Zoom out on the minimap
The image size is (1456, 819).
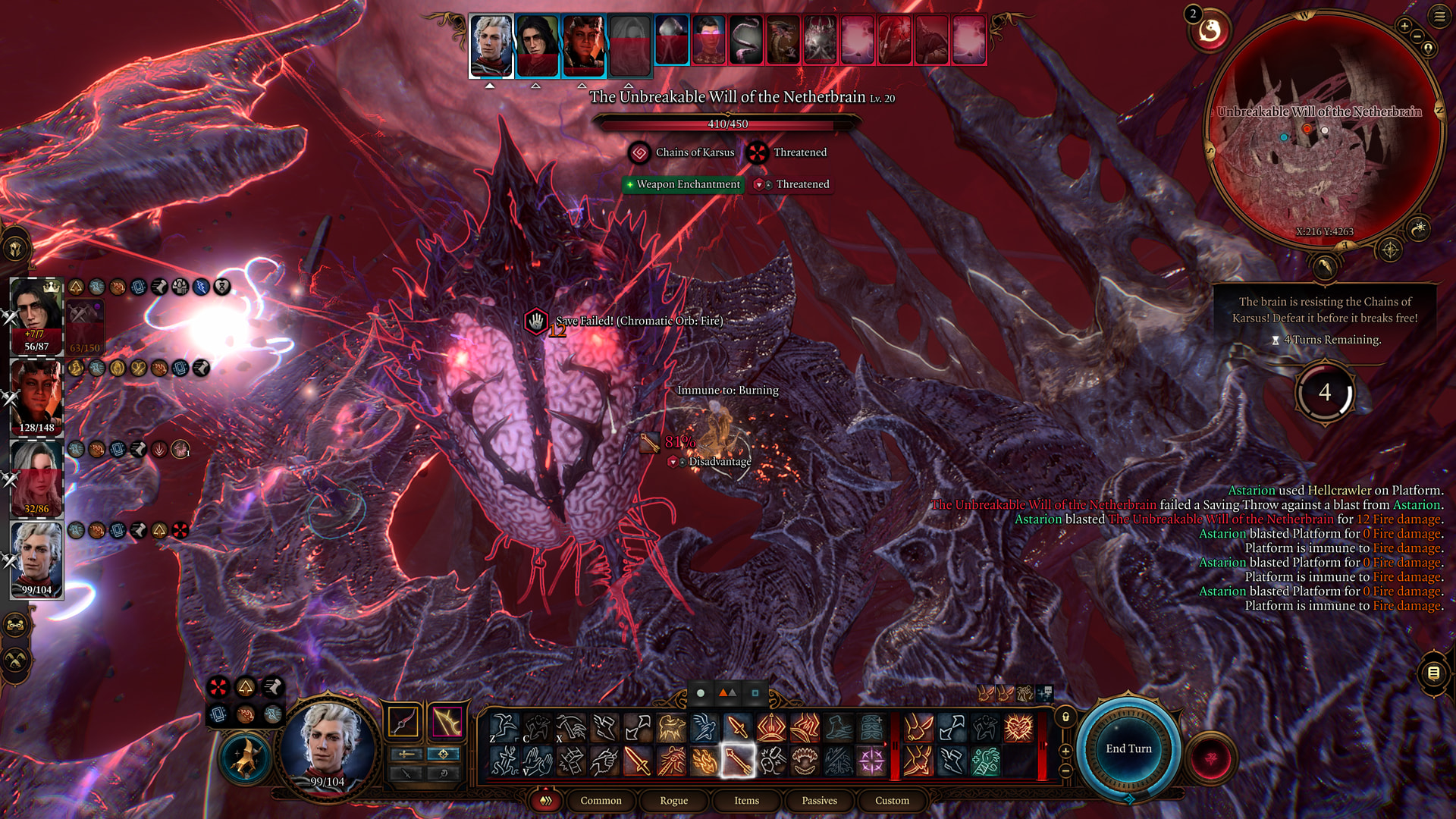pos(1417,36)
